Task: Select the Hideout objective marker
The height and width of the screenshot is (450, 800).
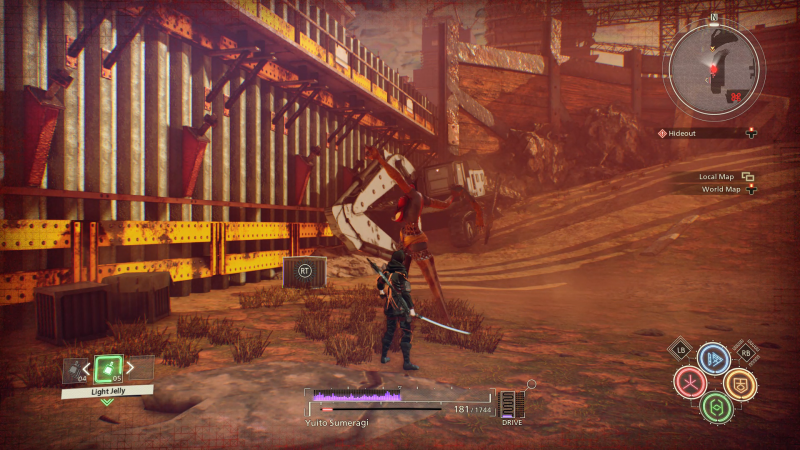Action: 692,133
